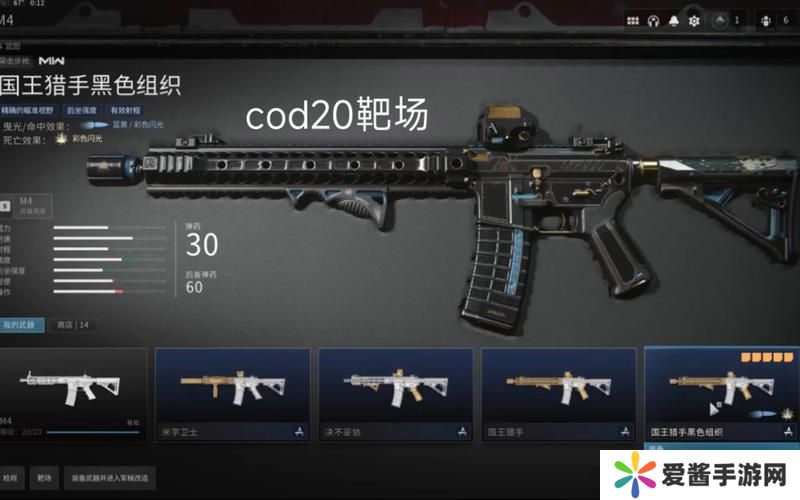This screenshot has width=800, height=500.
Task: Select the 决不妥协 blueprint card
Action: point(394,392)
